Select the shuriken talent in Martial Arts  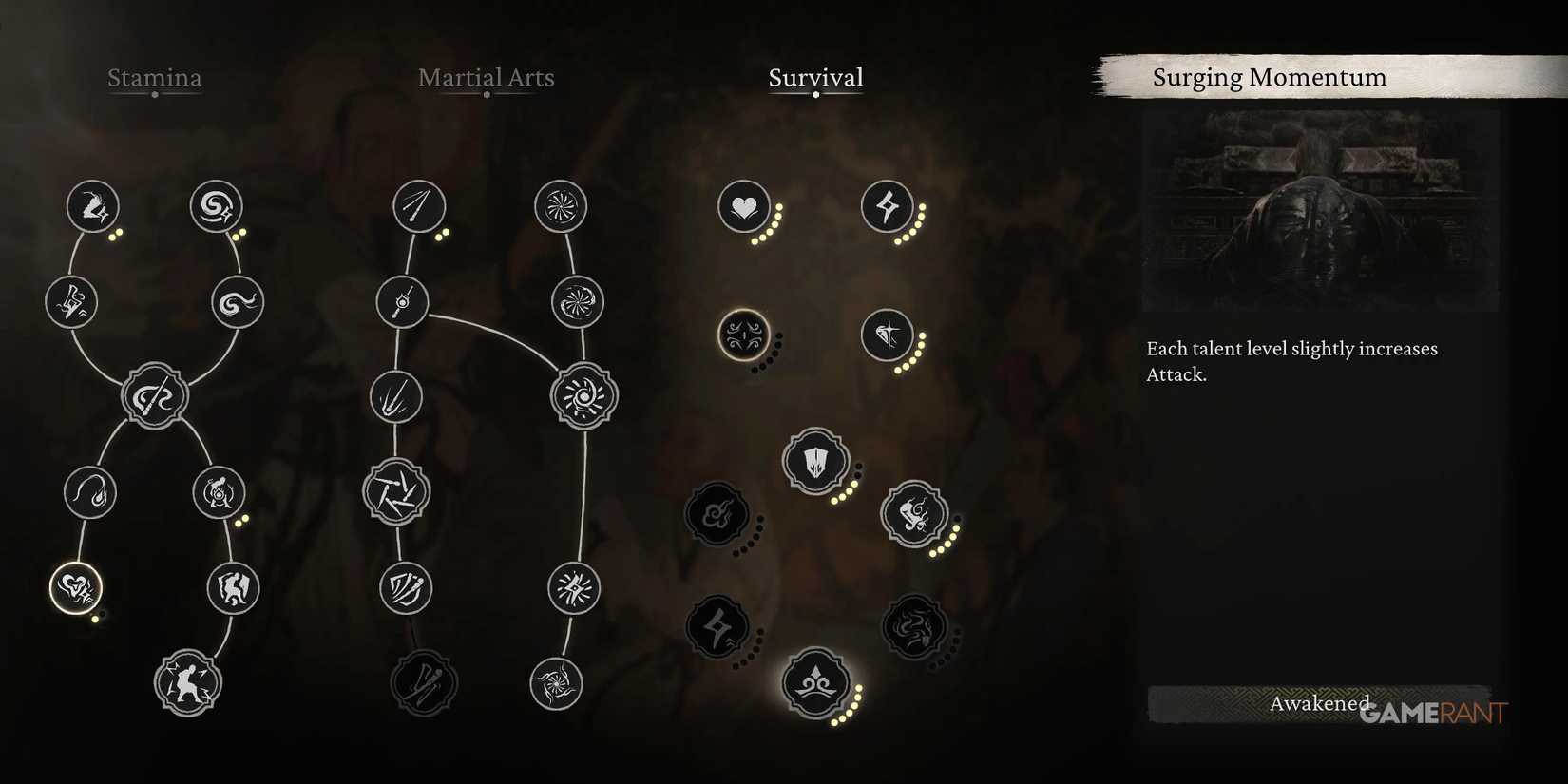click(x=399, y=492)
